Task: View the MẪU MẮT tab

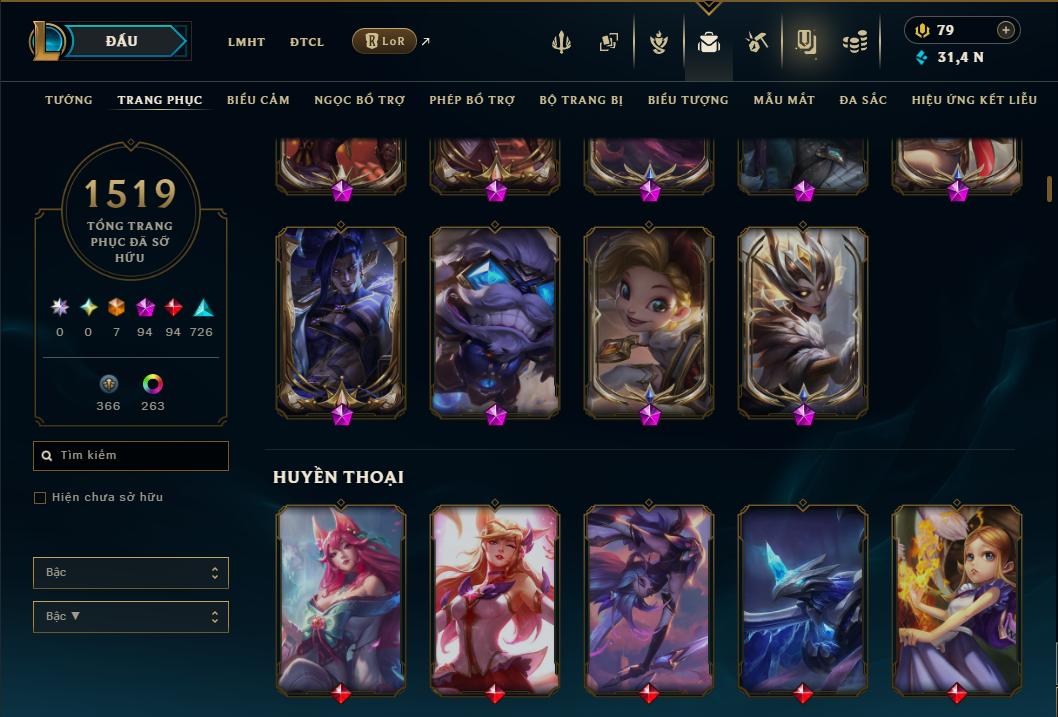Action: point(784,100)
